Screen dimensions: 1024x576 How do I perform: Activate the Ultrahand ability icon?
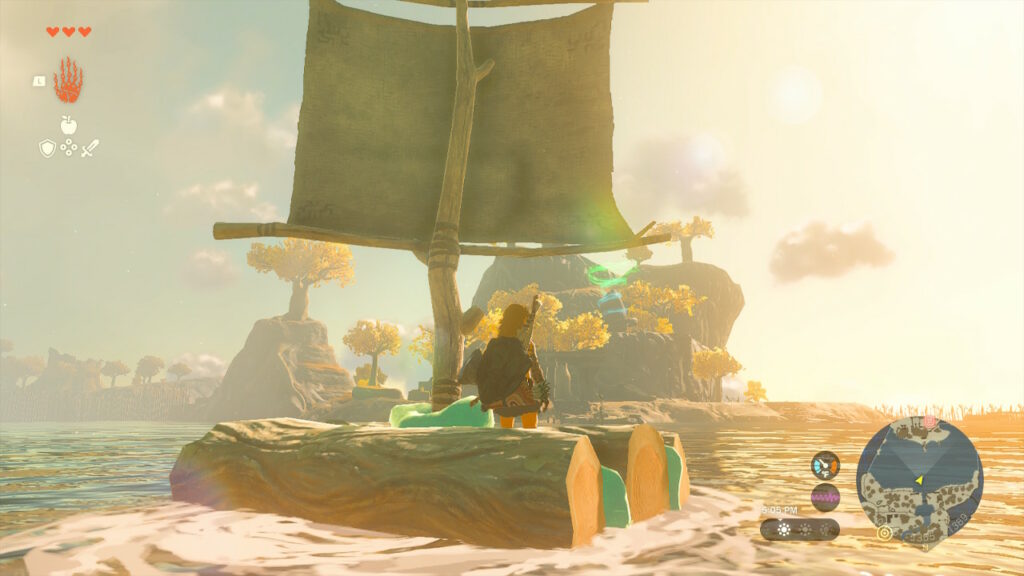point(68,81)
